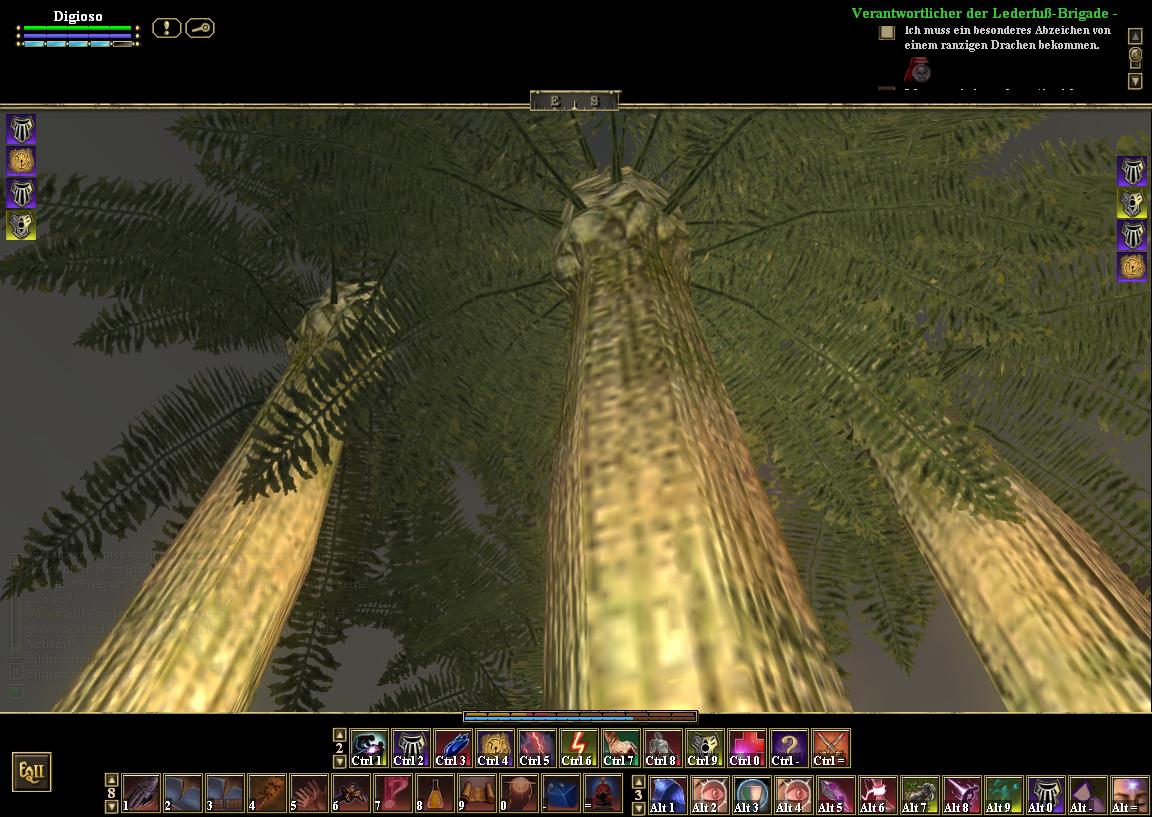Image resolution: width=1152 pixels, height=817 pixels.
Task: Click the exclamation mark alert button
Action: click(x=166, y=28)
